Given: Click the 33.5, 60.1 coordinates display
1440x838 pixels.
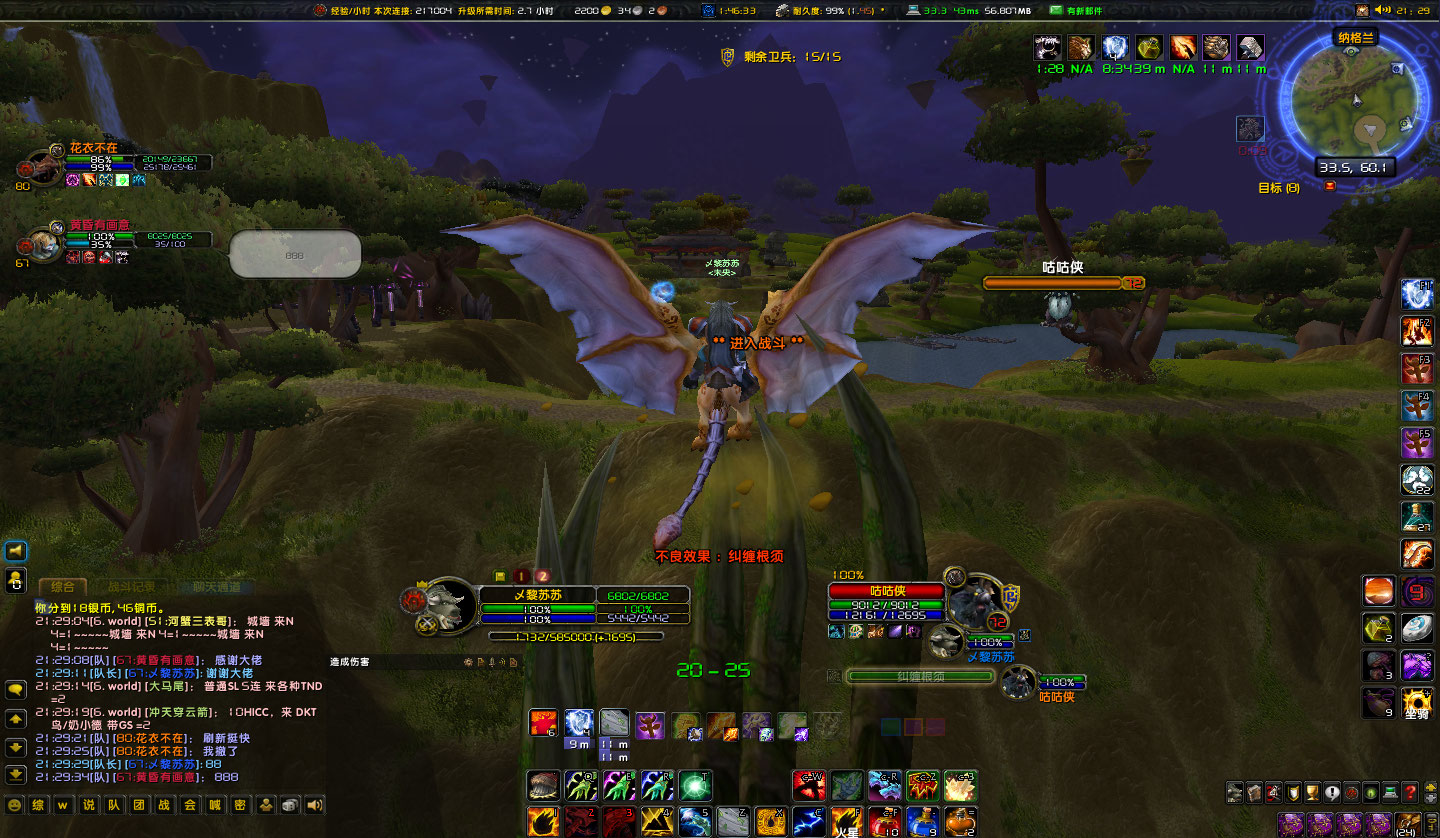Looking at the screenshot, I should point(1356,168).
